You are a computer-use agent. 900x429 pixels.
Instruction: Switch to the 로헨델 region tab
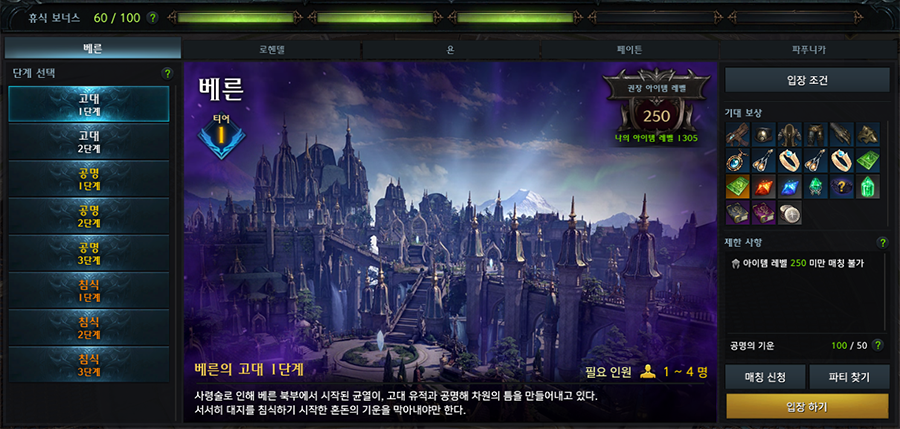coord(271,48)
